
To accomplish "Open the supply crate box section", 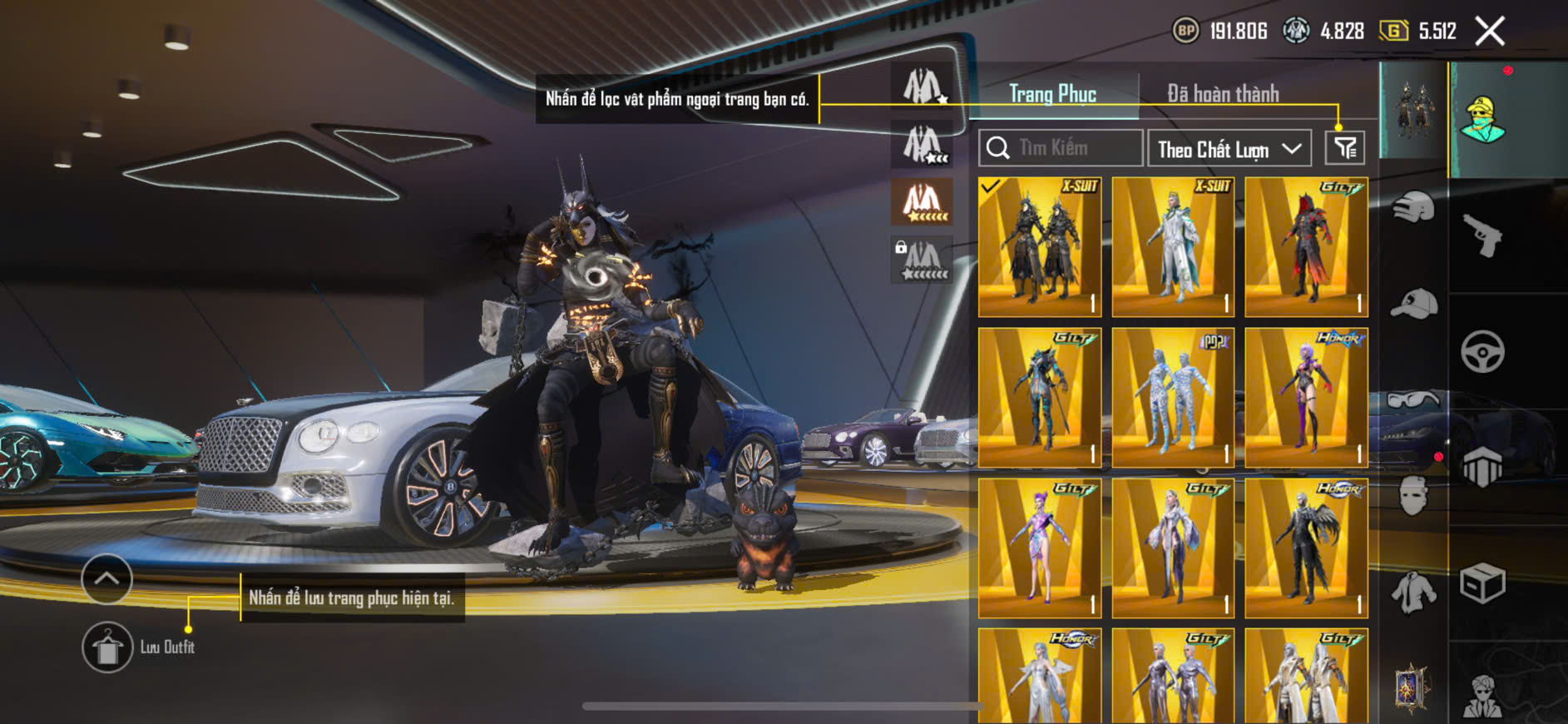I will click(x=1482, y=583).
